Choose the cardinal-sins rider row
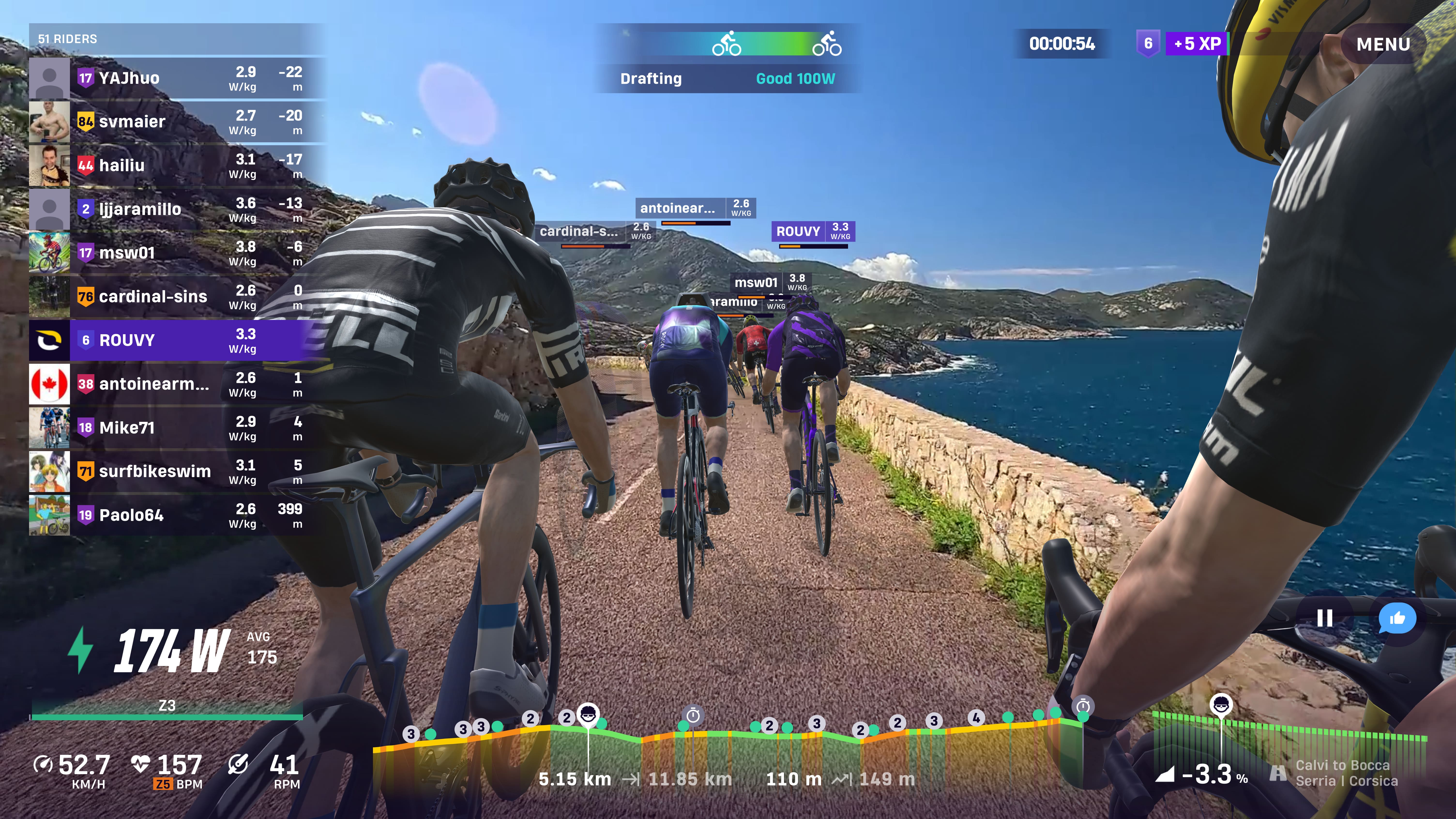 (175, 296)
